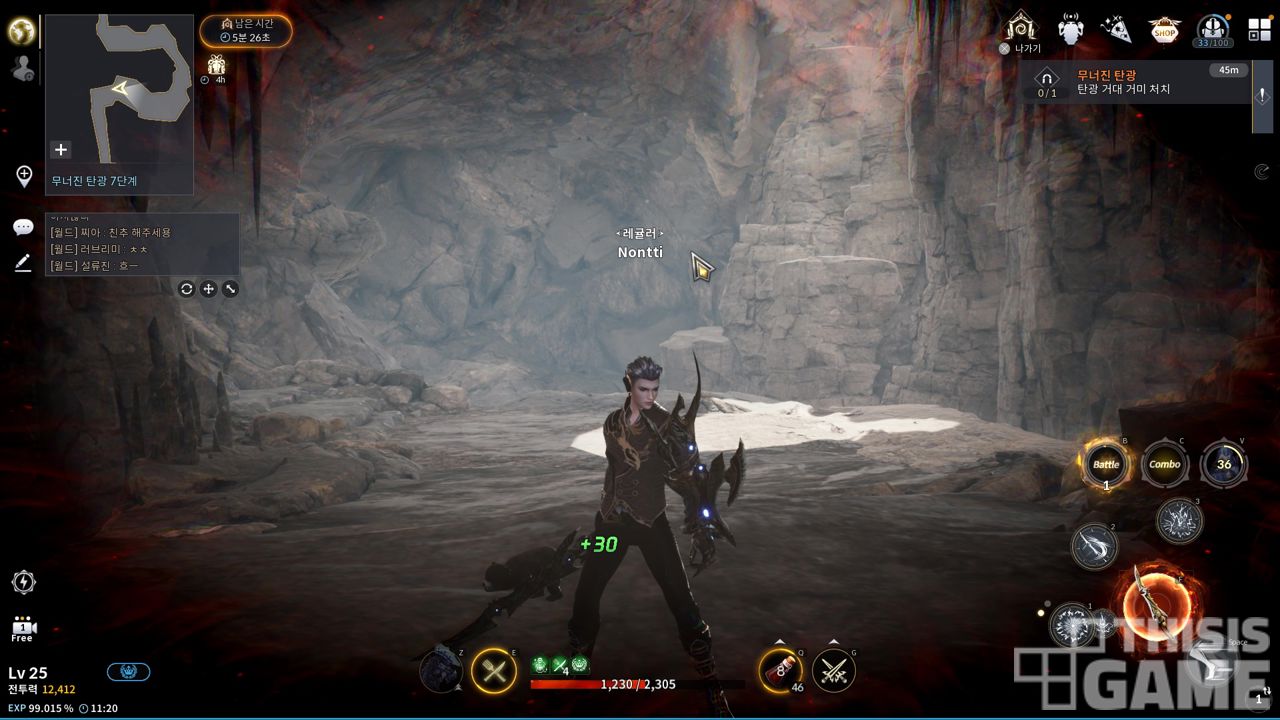Open the backpack inventory showing 33/100

click(x=1213, y=29)
